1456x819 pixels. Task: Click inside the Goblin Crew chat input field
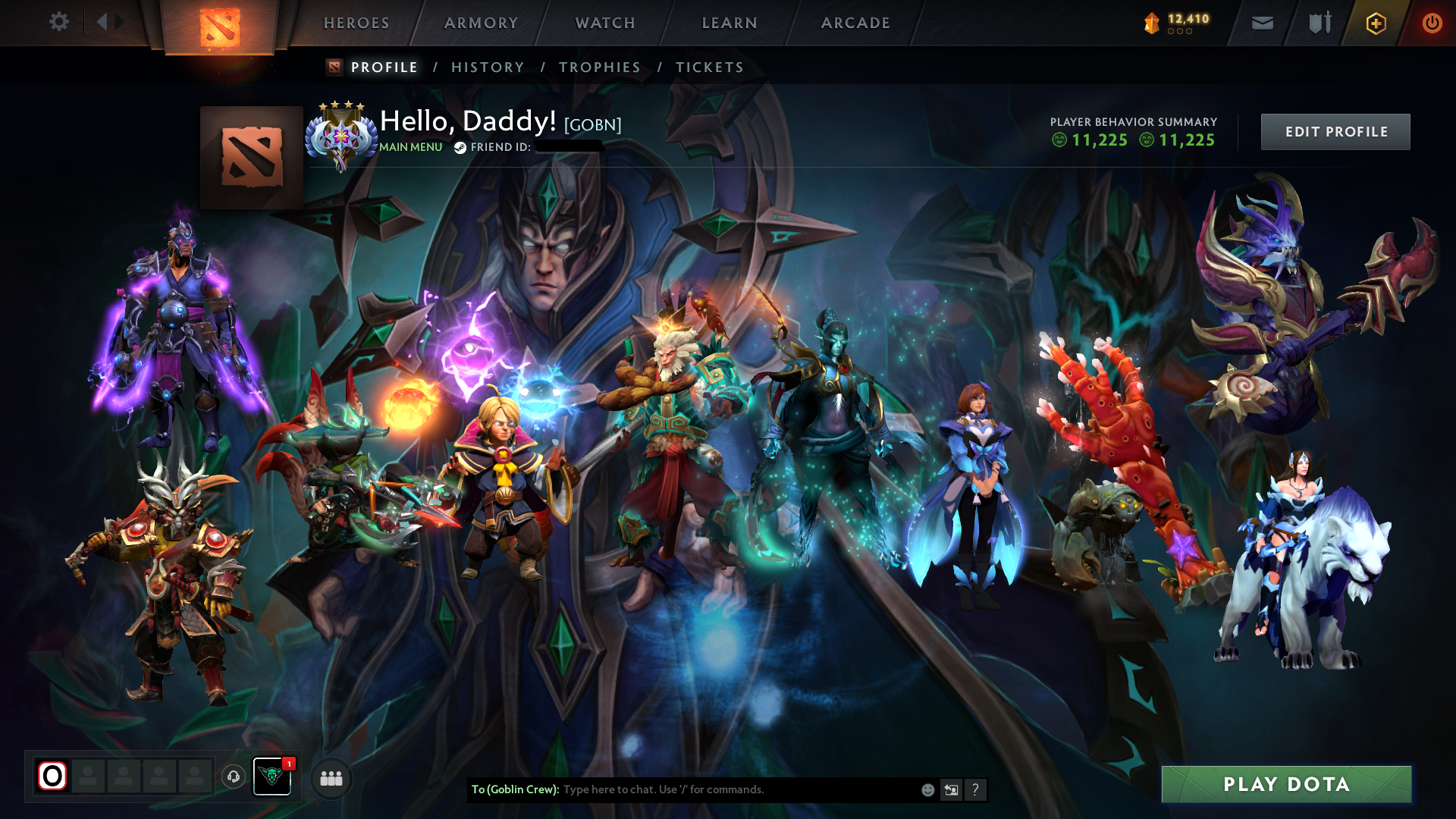click(720, 789)
